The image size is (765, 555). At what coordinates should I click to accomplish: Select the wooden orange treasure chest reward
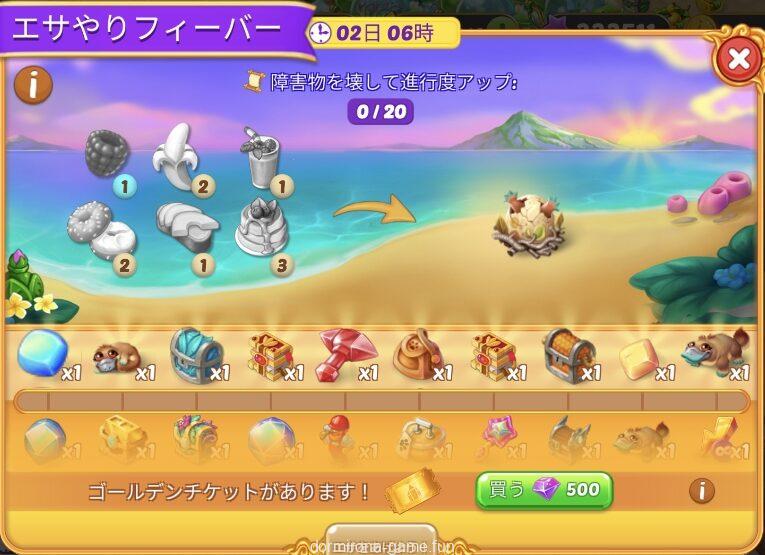pyautogui.click(x=568, y=354)
